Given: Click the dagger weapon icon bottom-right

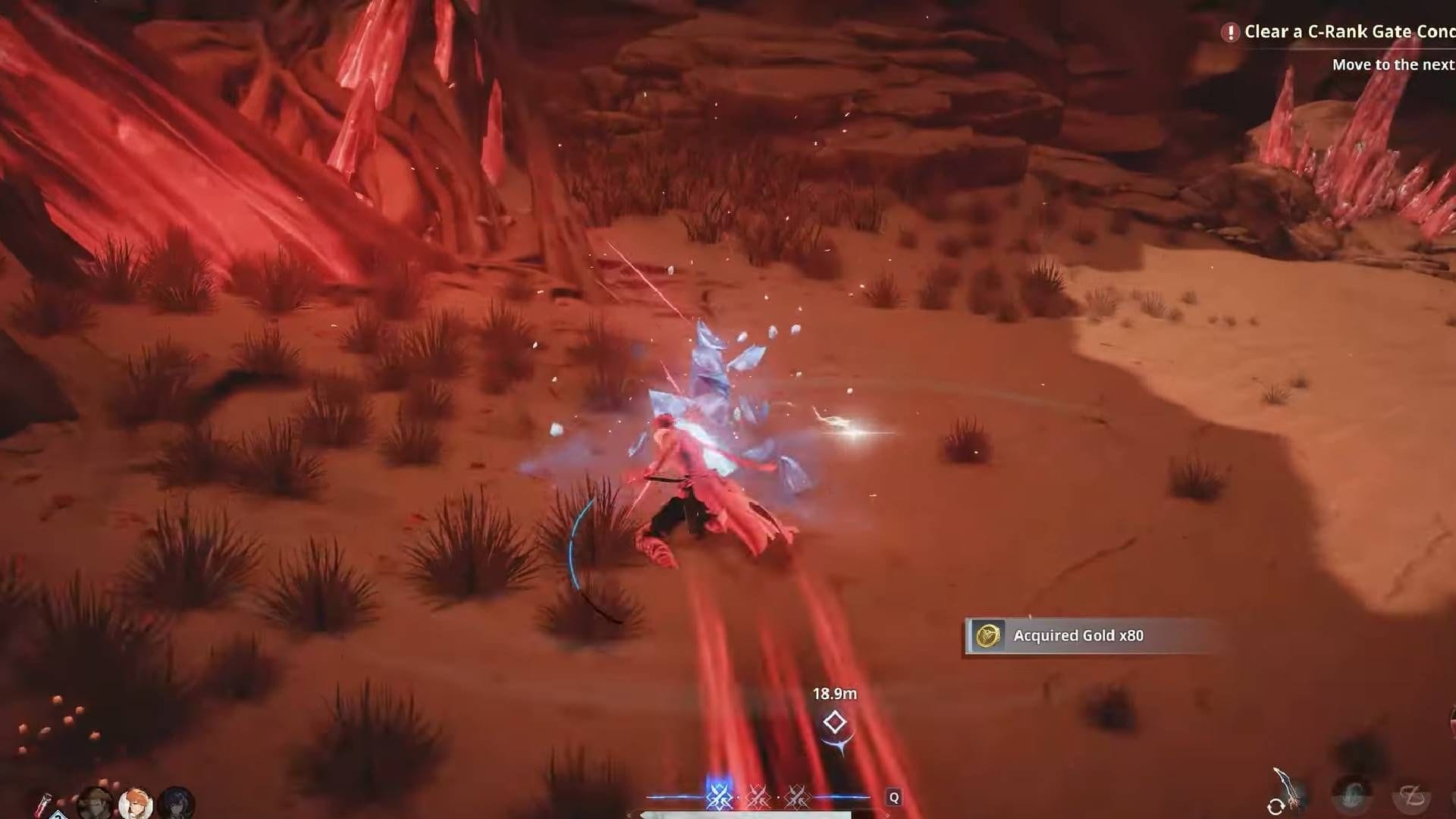Looking at the screenshot, I should tap(1282, 783).
